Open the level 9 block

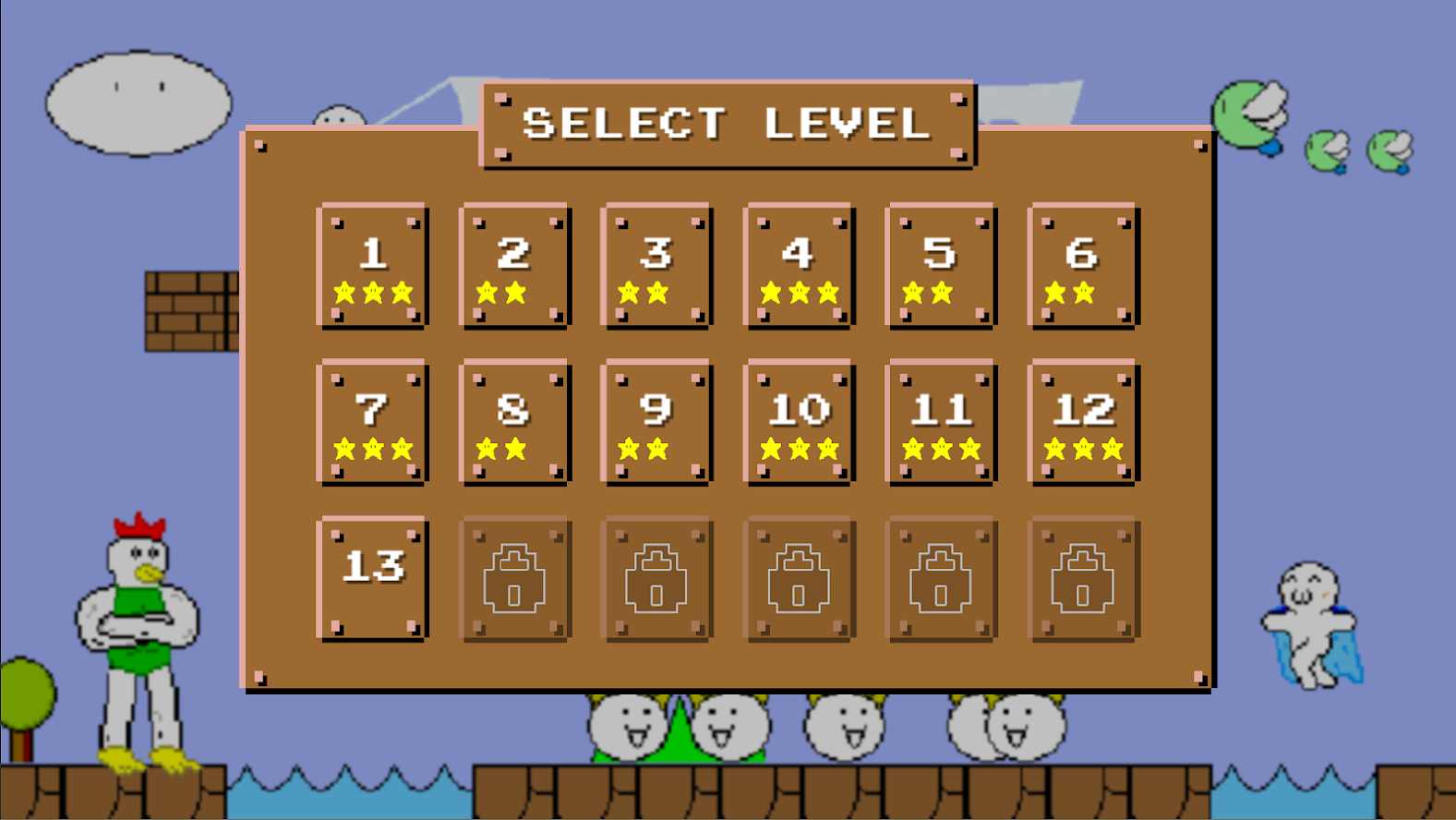(656, 422)
